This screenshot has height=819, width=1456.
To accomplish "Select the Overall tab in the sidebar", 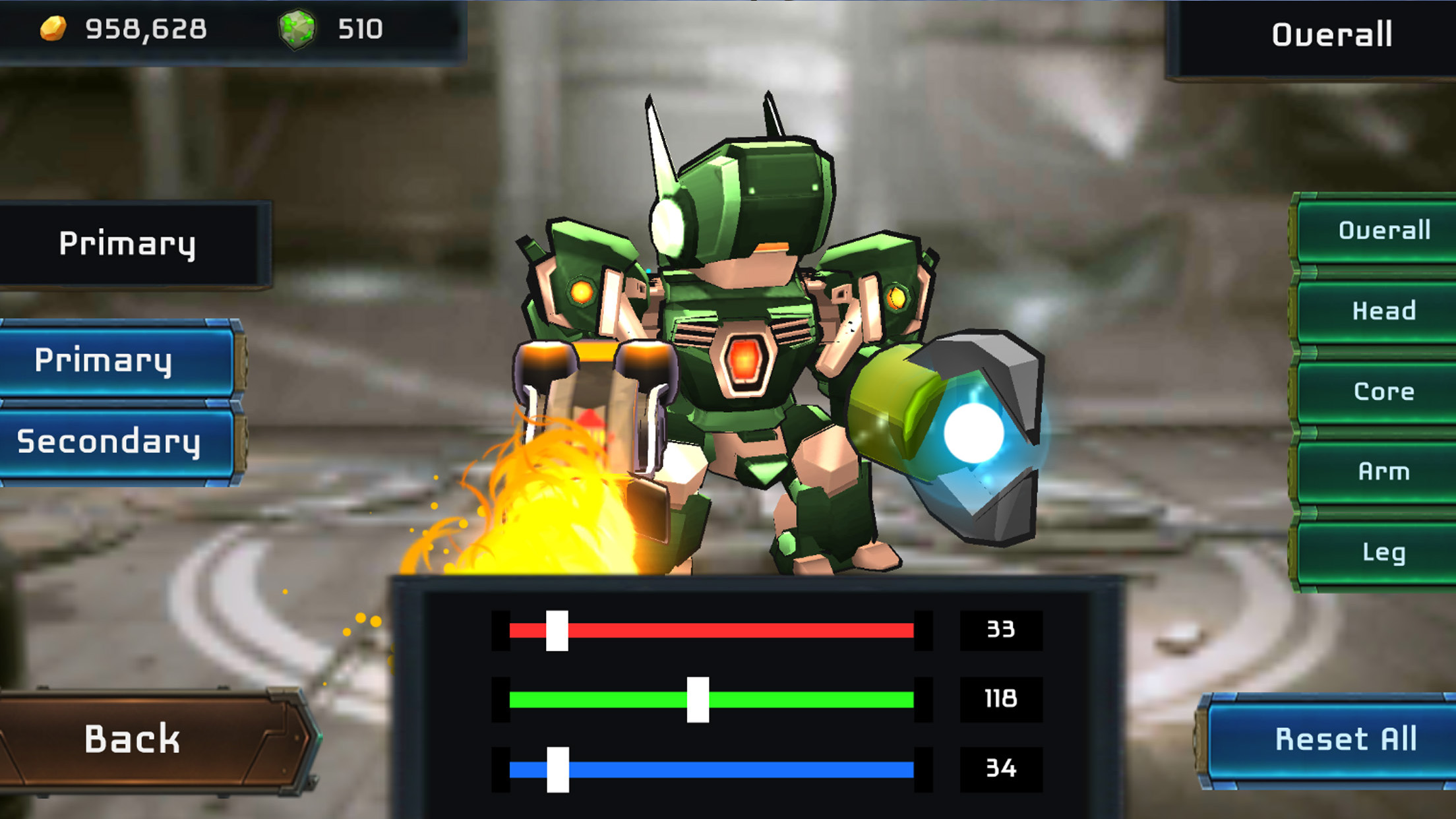I will pyautogui.click(x=1383, y=229).
